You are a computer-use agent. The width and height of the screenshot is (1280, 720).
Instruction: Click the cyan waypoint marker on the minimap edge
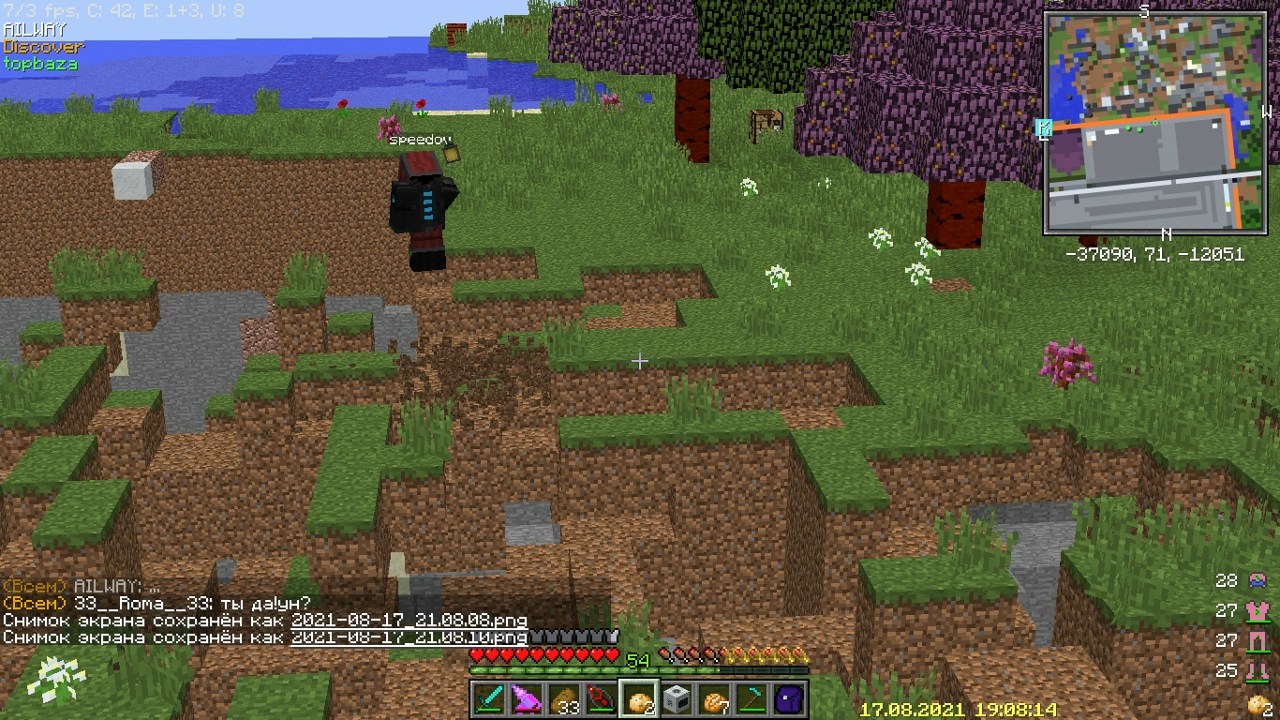point(1044,128)
